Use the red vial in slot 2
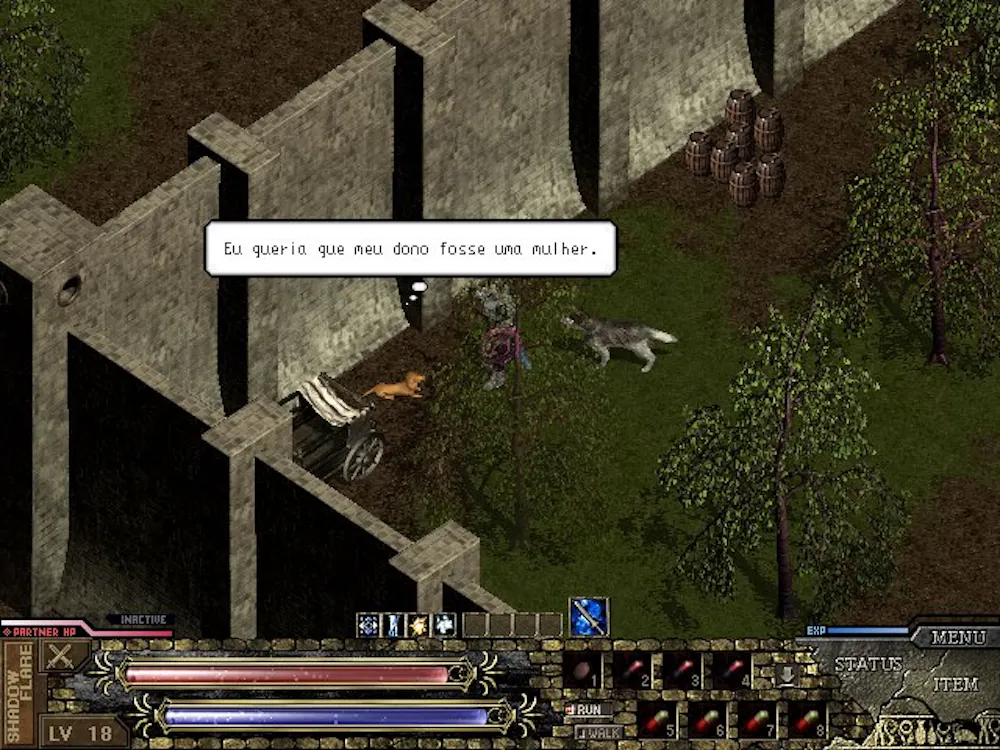Screen dimensions: 1000x750 point(632,670)
